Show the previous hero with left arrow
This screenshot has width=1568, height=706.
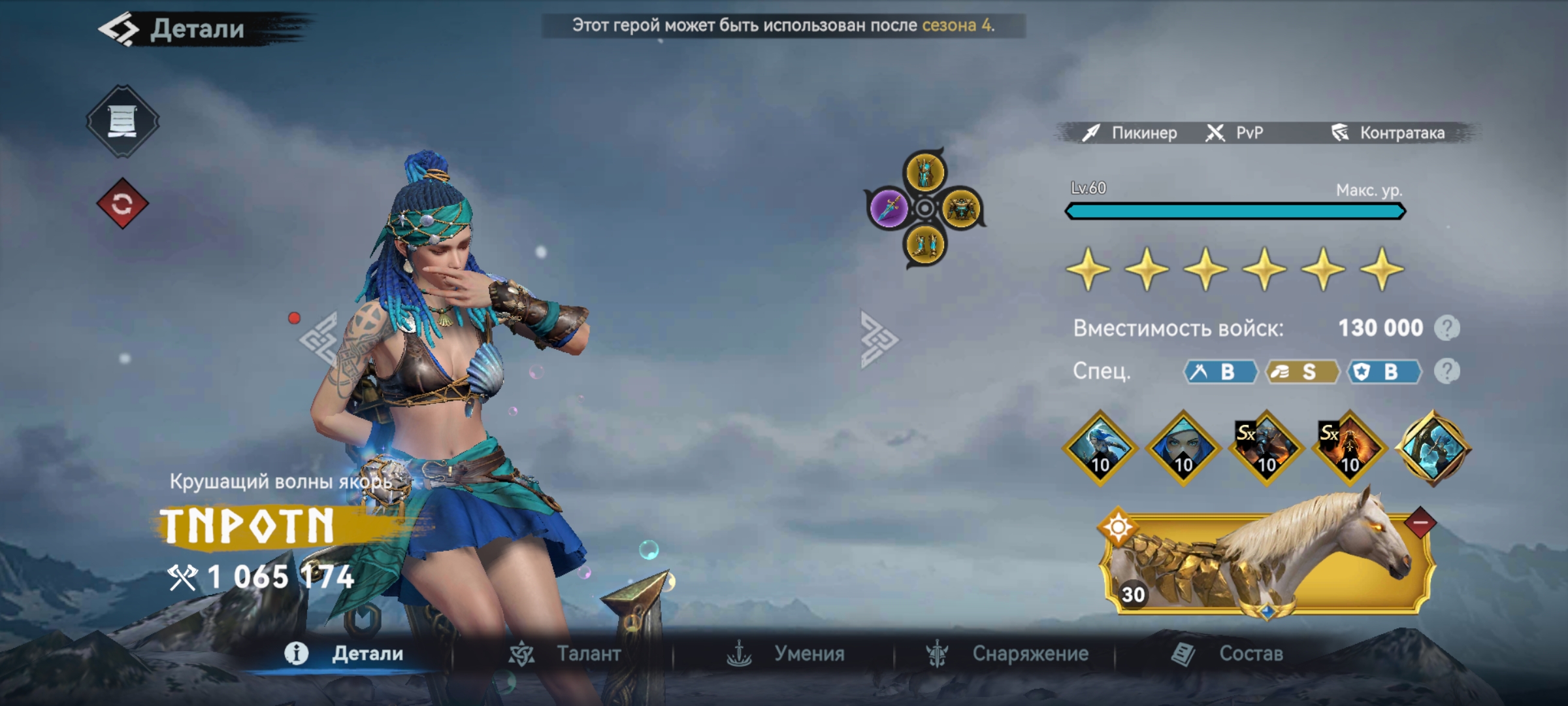click(x=319, y=339)
